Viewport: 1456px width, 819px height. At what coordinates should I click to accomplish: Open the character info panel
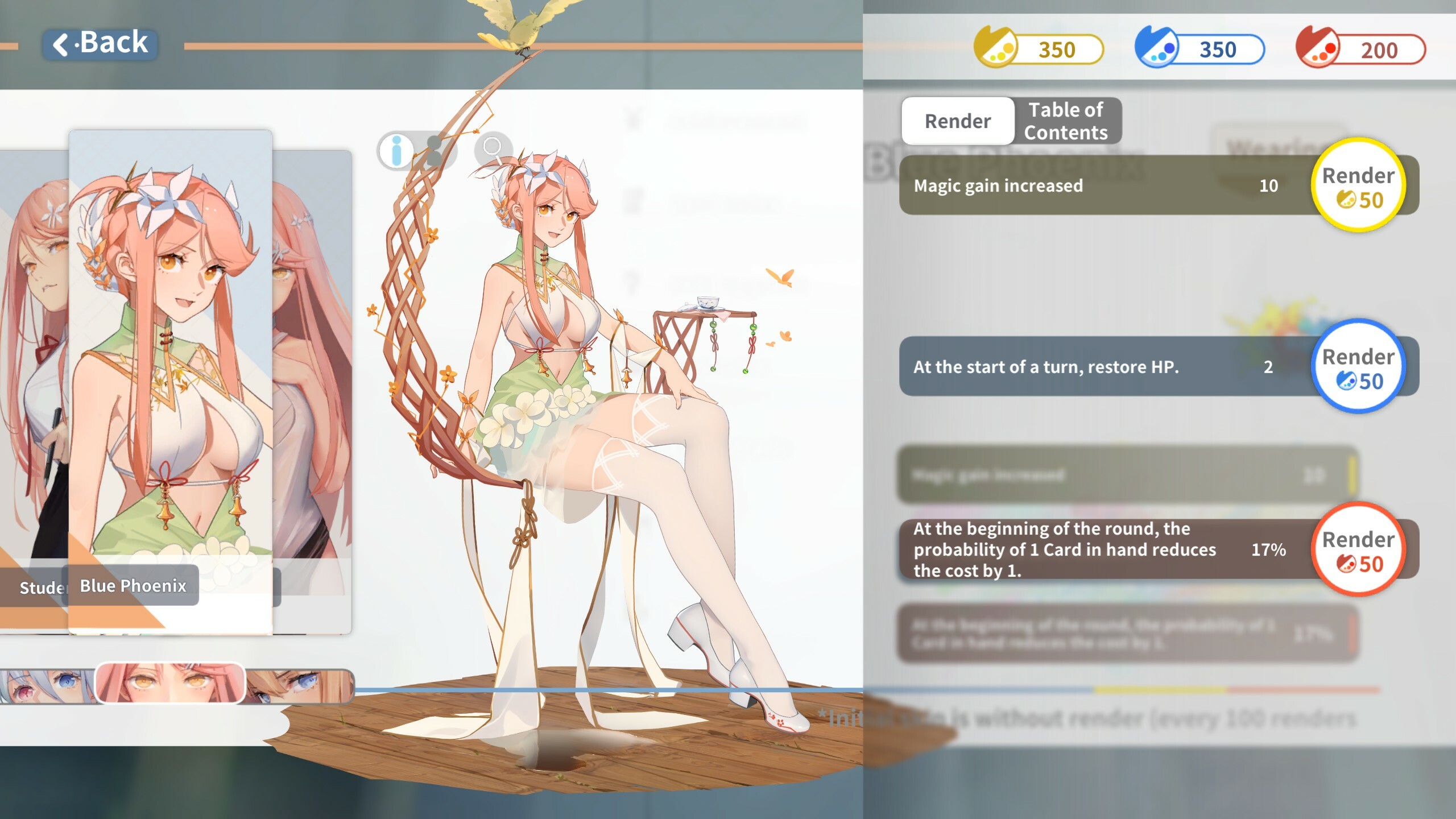[x=395, y=150]
